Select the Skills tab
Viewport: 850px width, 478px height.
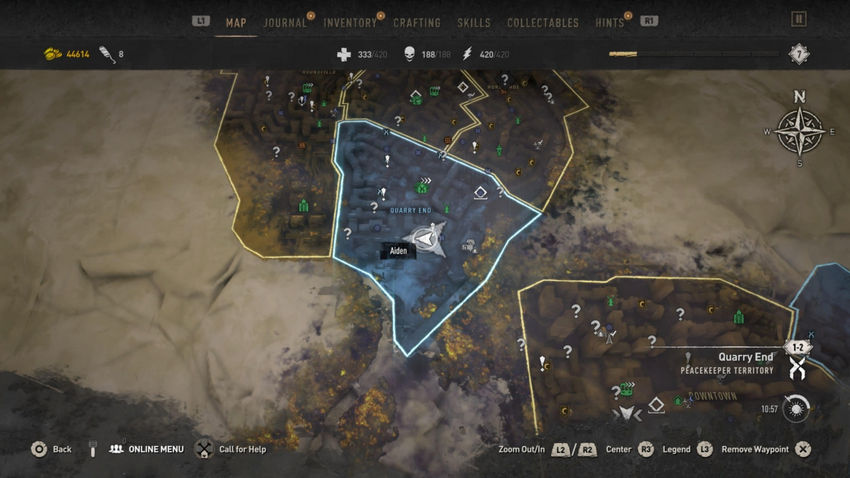point(473,23)
